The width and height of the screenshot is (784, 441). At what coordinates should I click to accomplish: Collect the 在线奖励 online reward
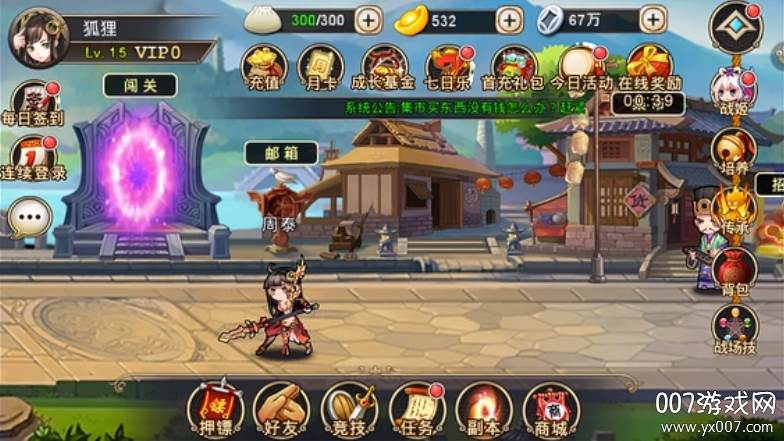click(x=646, y=66)
